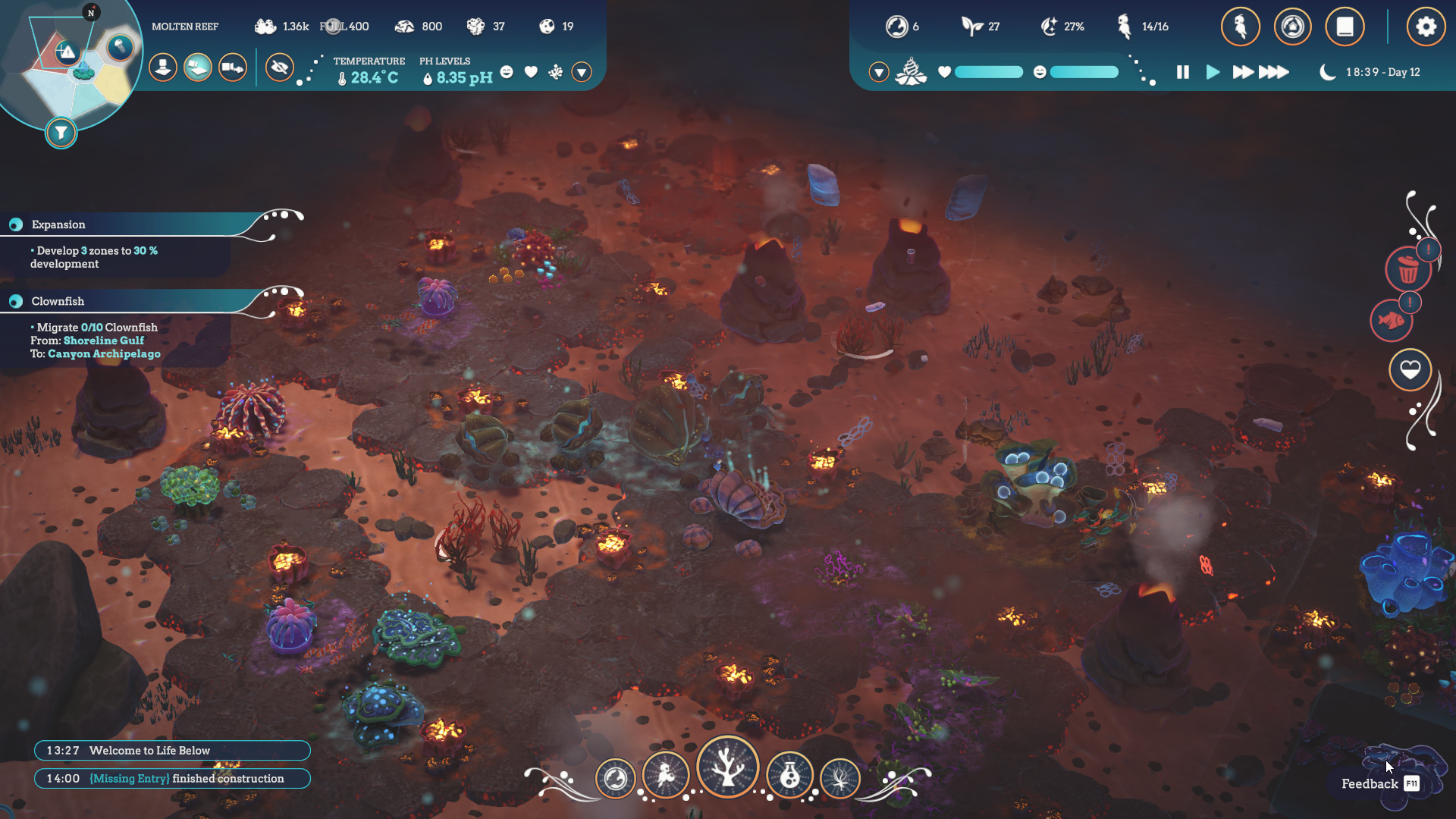This screenshot has height=819, width=1456.
Task: Click the red trash can alert
Action: click(x=1408, y=269)
